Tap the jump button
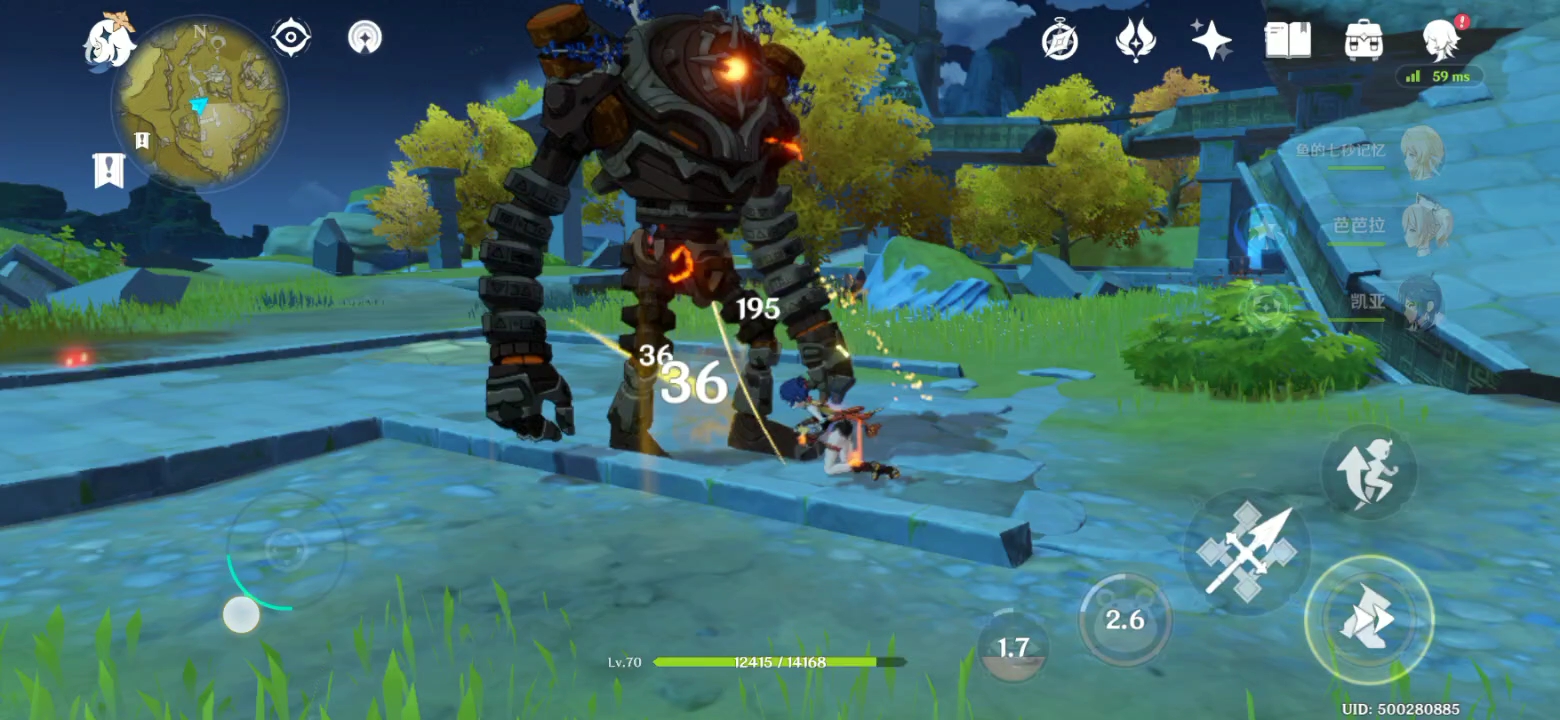Image resolution: width=1560 pixels, height=720 pixels. point(1368,472)
